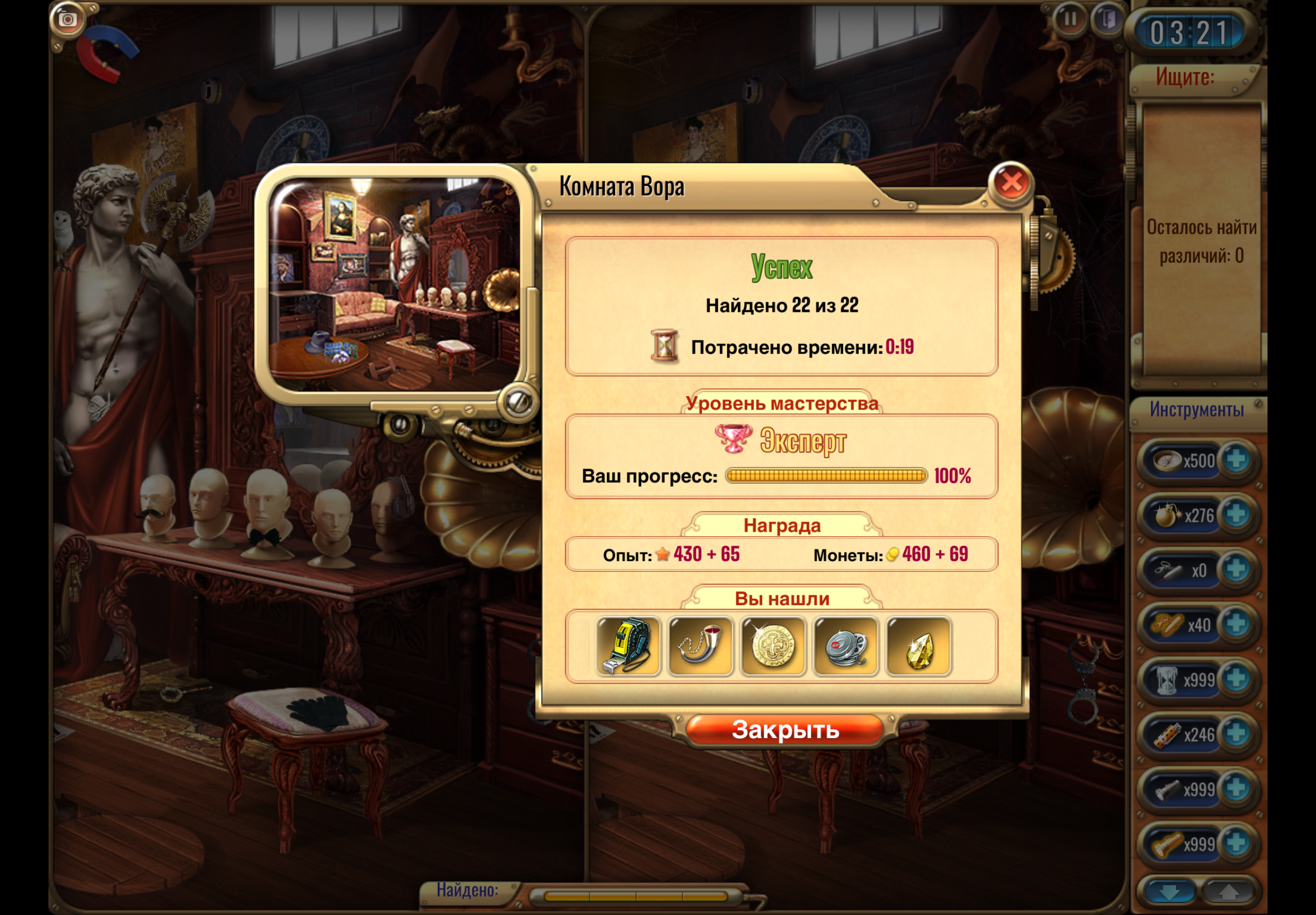
Task: Add more compasses with the plus button
Action: tap(1236, 460)
